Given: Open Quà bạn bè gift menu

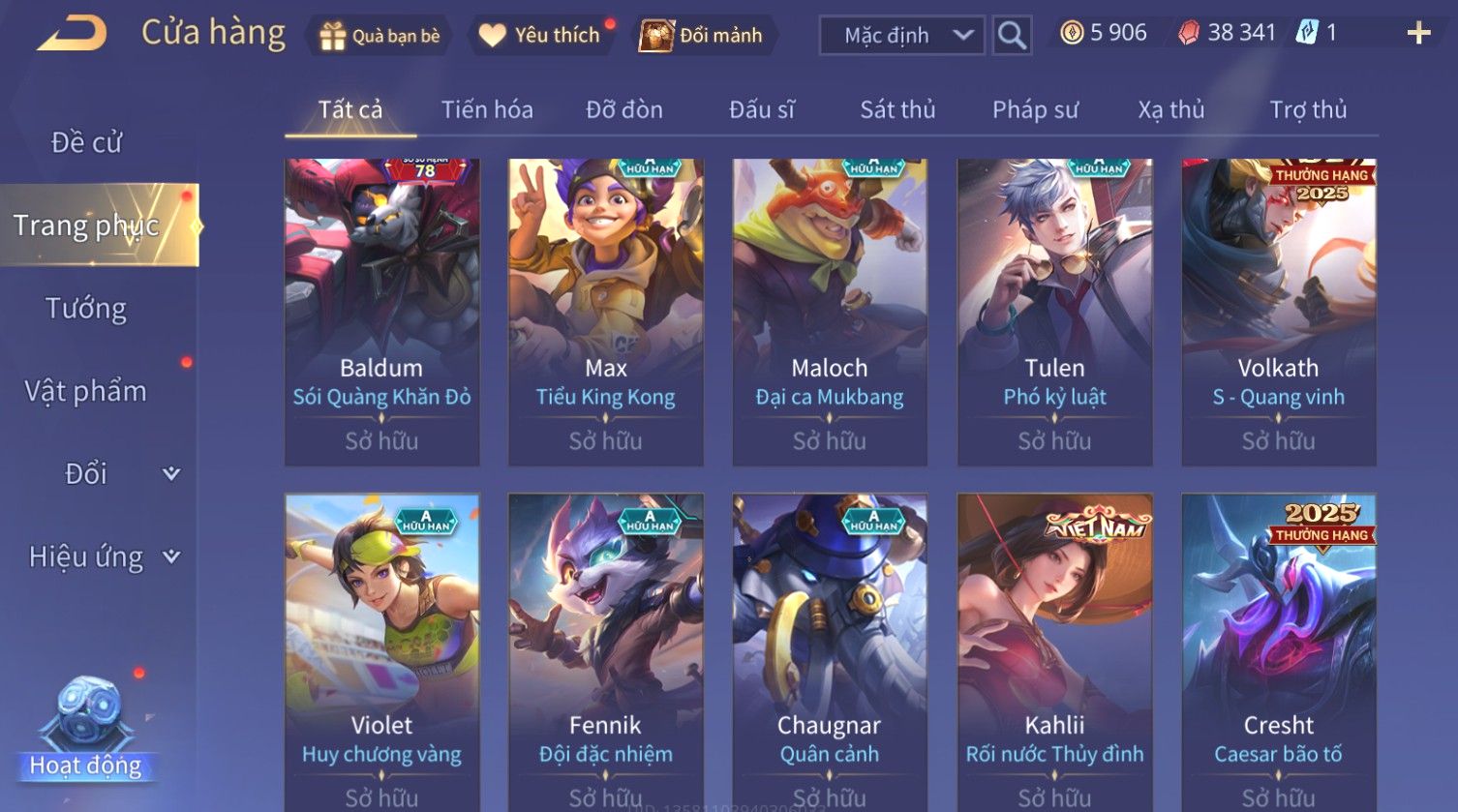Looking at the screenshot, I should (380, 36).
